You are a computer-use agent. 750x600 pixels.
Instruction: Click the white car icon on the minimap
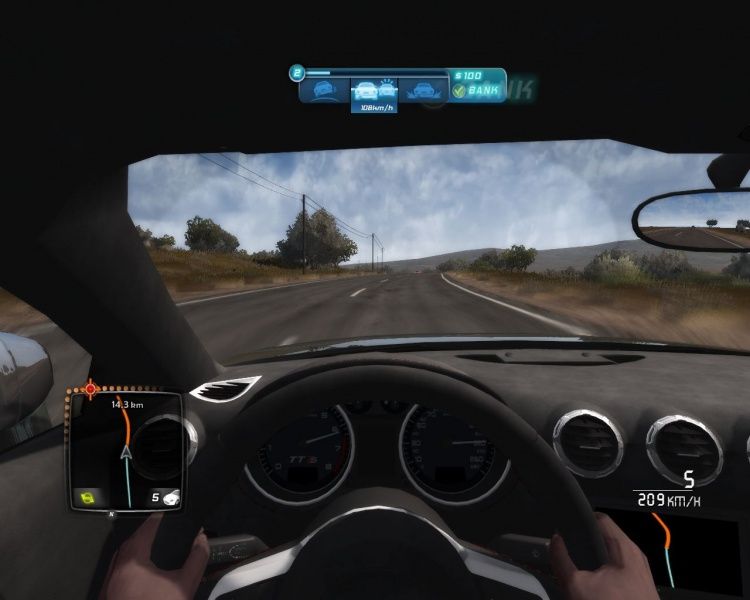(x=171, y=496)
